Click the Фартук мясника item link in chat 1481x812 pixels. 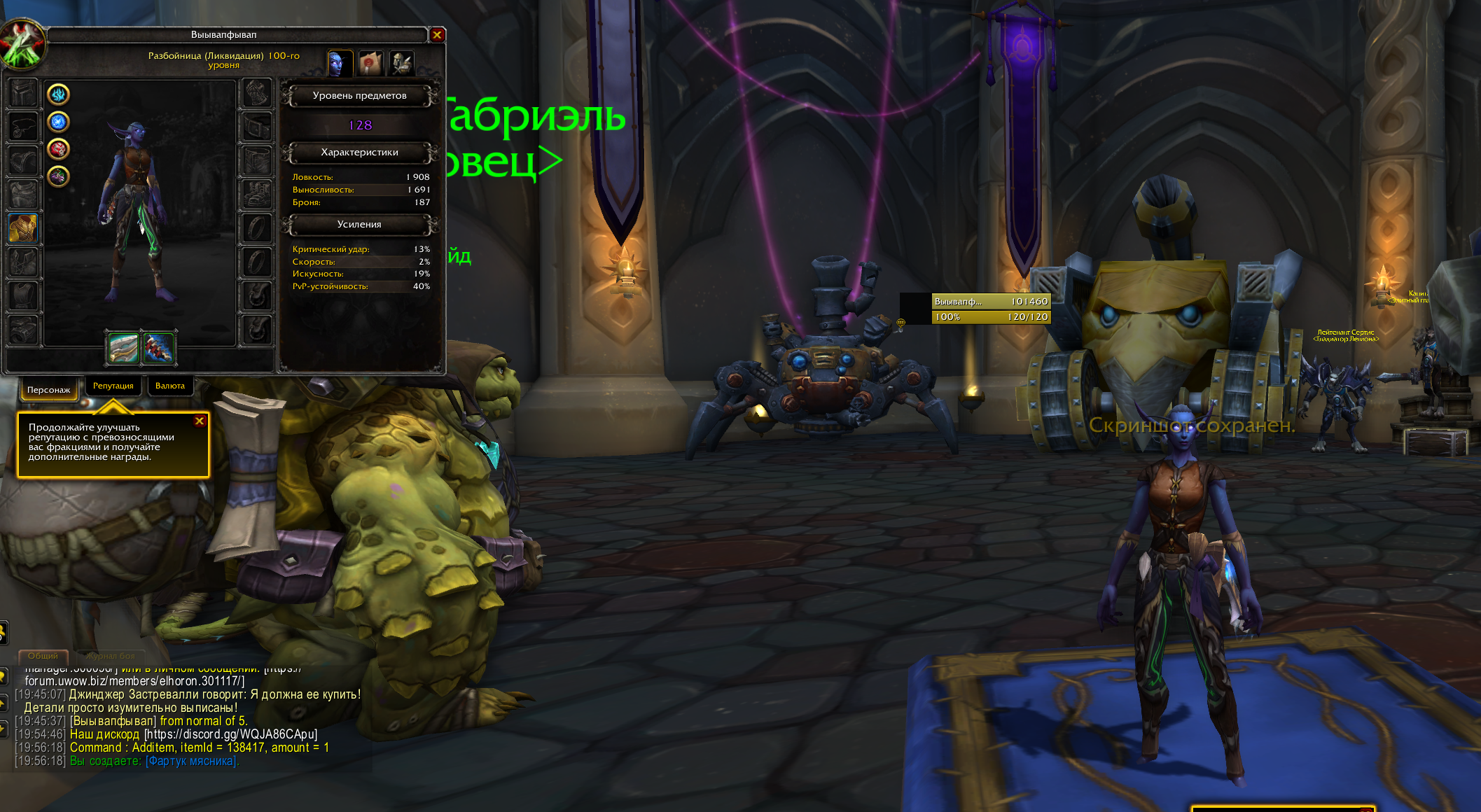coord(191,761)
